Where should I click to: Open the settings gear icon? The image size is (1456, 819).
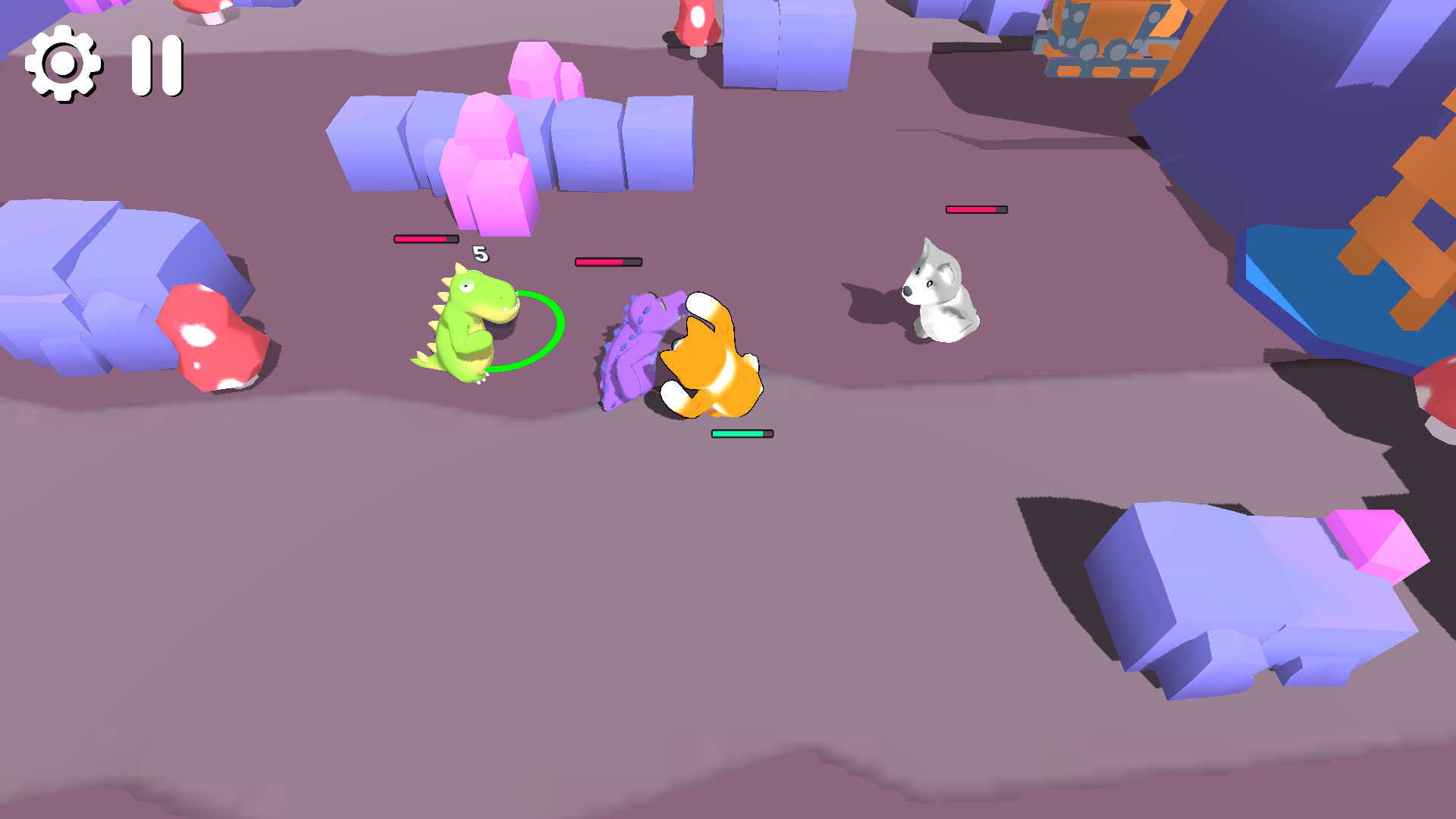tap(64, 64)
